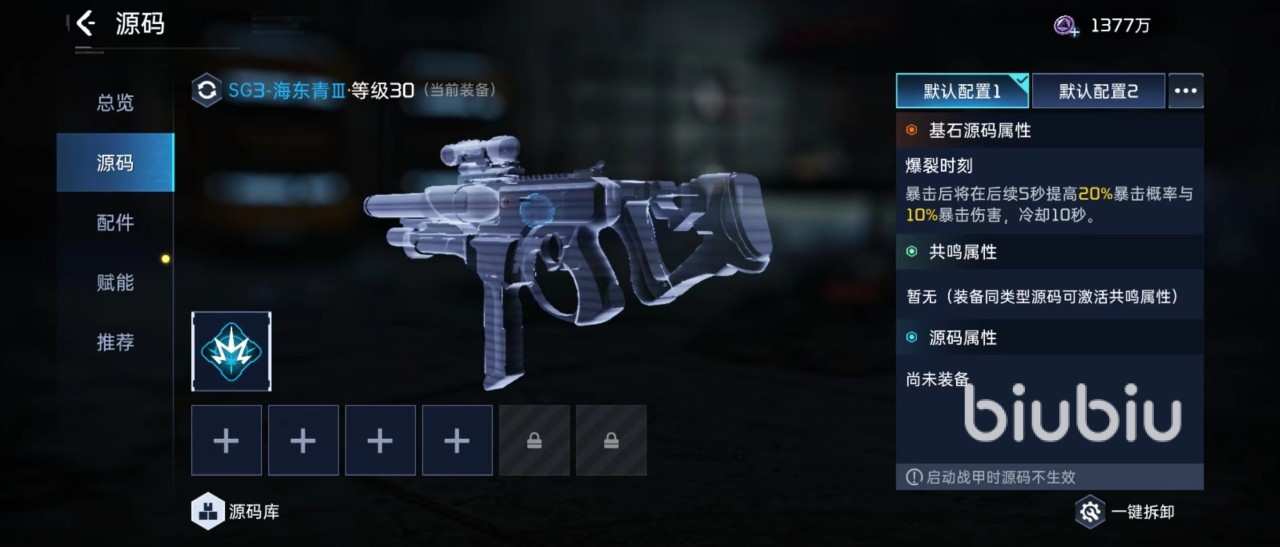Viewport: 1280px width, 547px height.
Task: Go back using the arrow button
Action: tap(86, 24)
